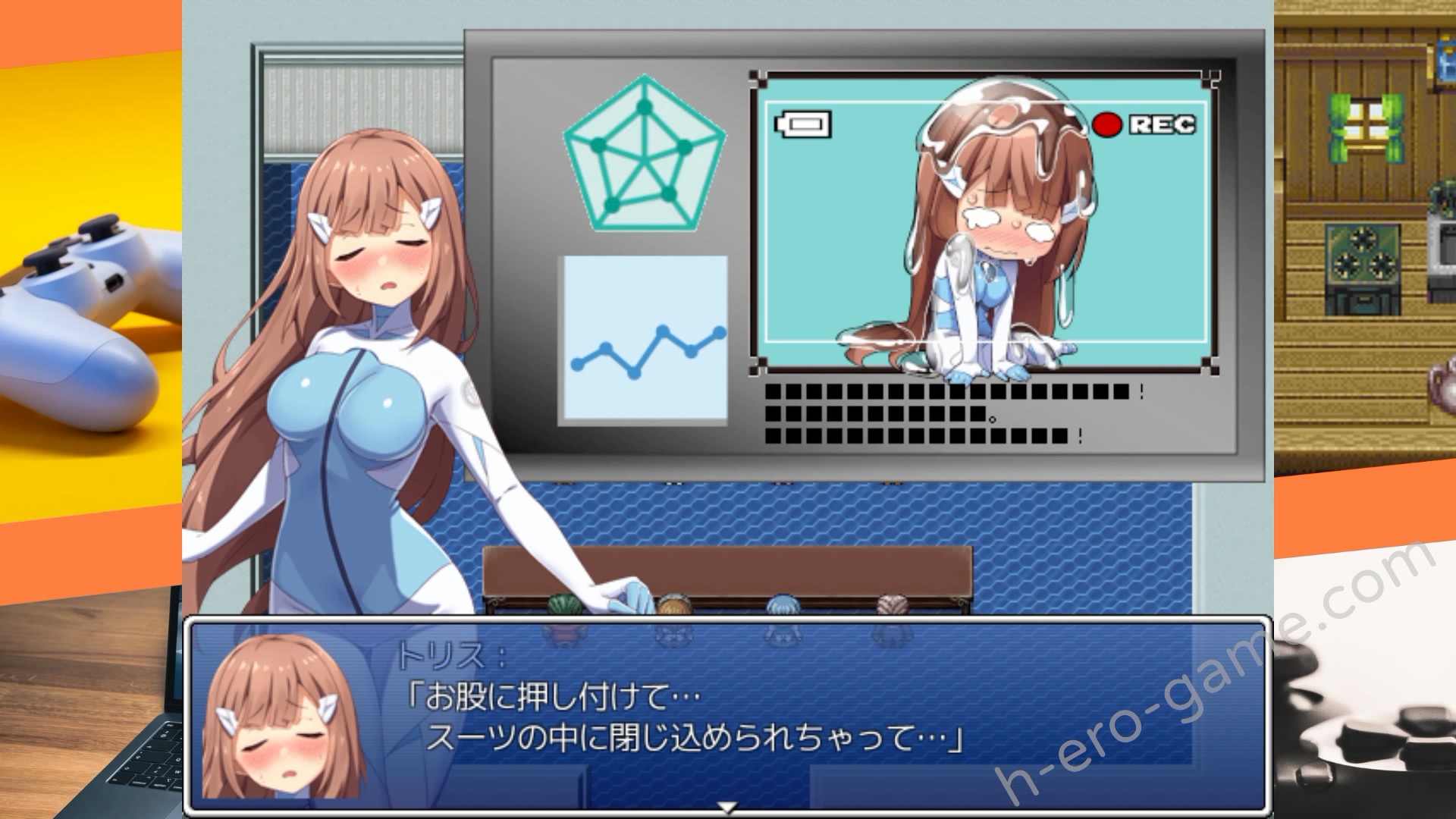The width and height of the screenshot is (1456, 819).
Task: Toggle the REC recording indicator
Action: (x=1160, y=124)
